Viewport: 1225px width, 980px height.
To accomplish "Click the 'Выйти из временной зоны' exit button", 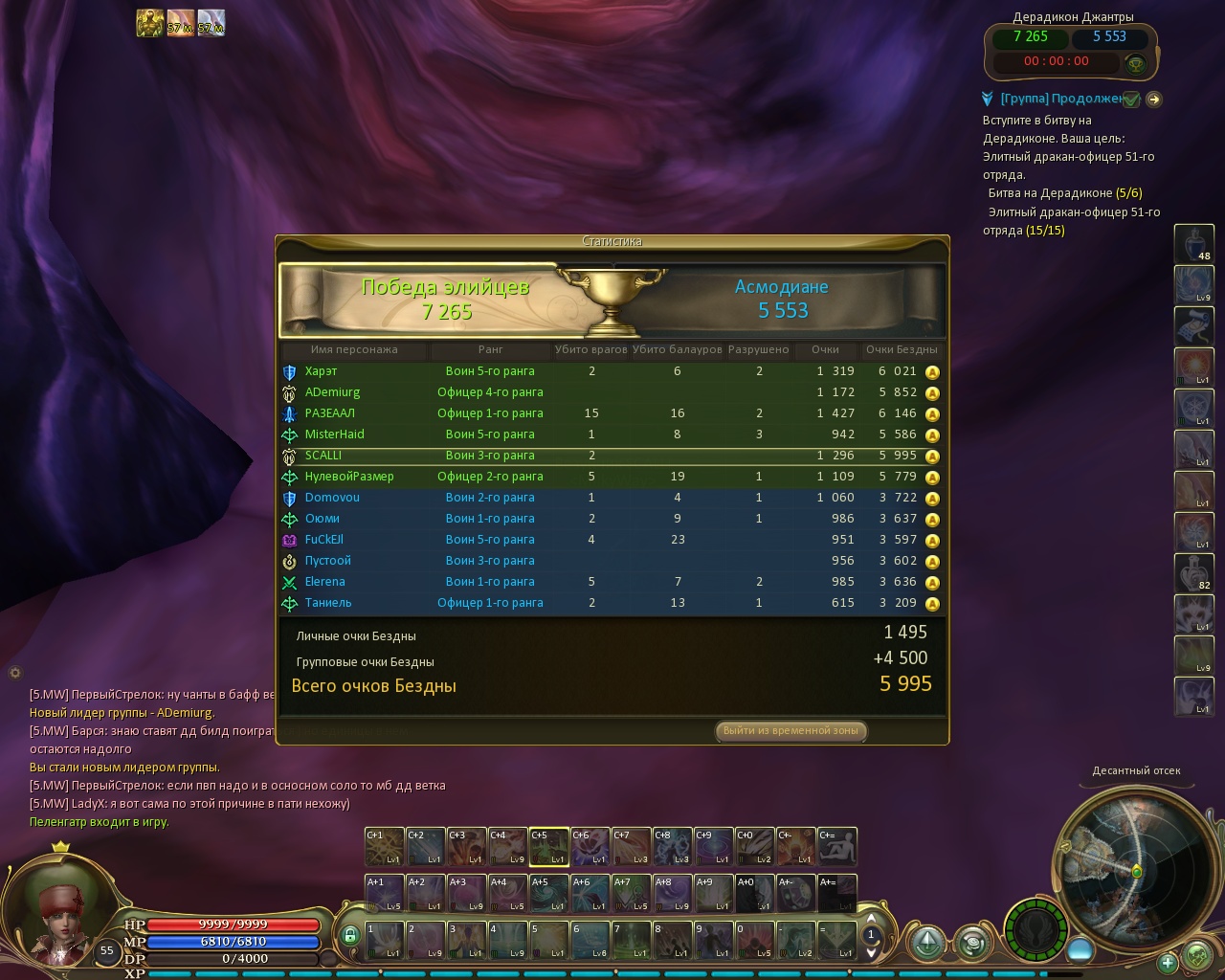I will click(791, 730).
